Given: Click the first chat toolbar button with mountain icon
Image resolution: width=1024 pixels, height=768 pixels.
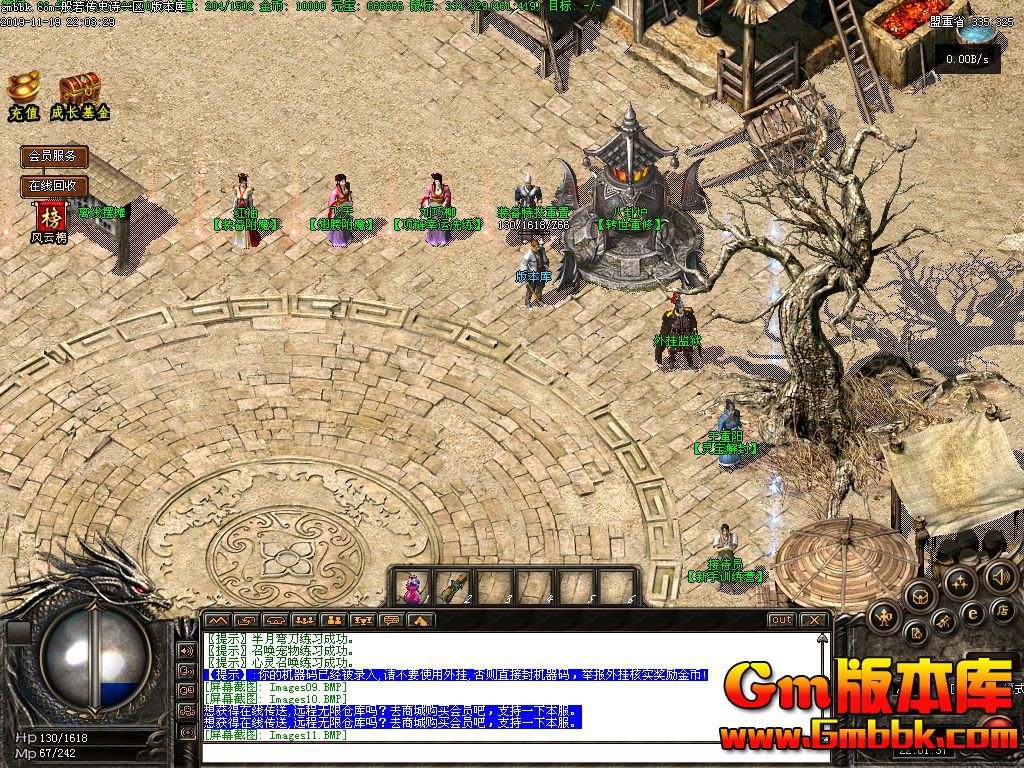Looking at the screenshot, I should click(x=217, y=620).
